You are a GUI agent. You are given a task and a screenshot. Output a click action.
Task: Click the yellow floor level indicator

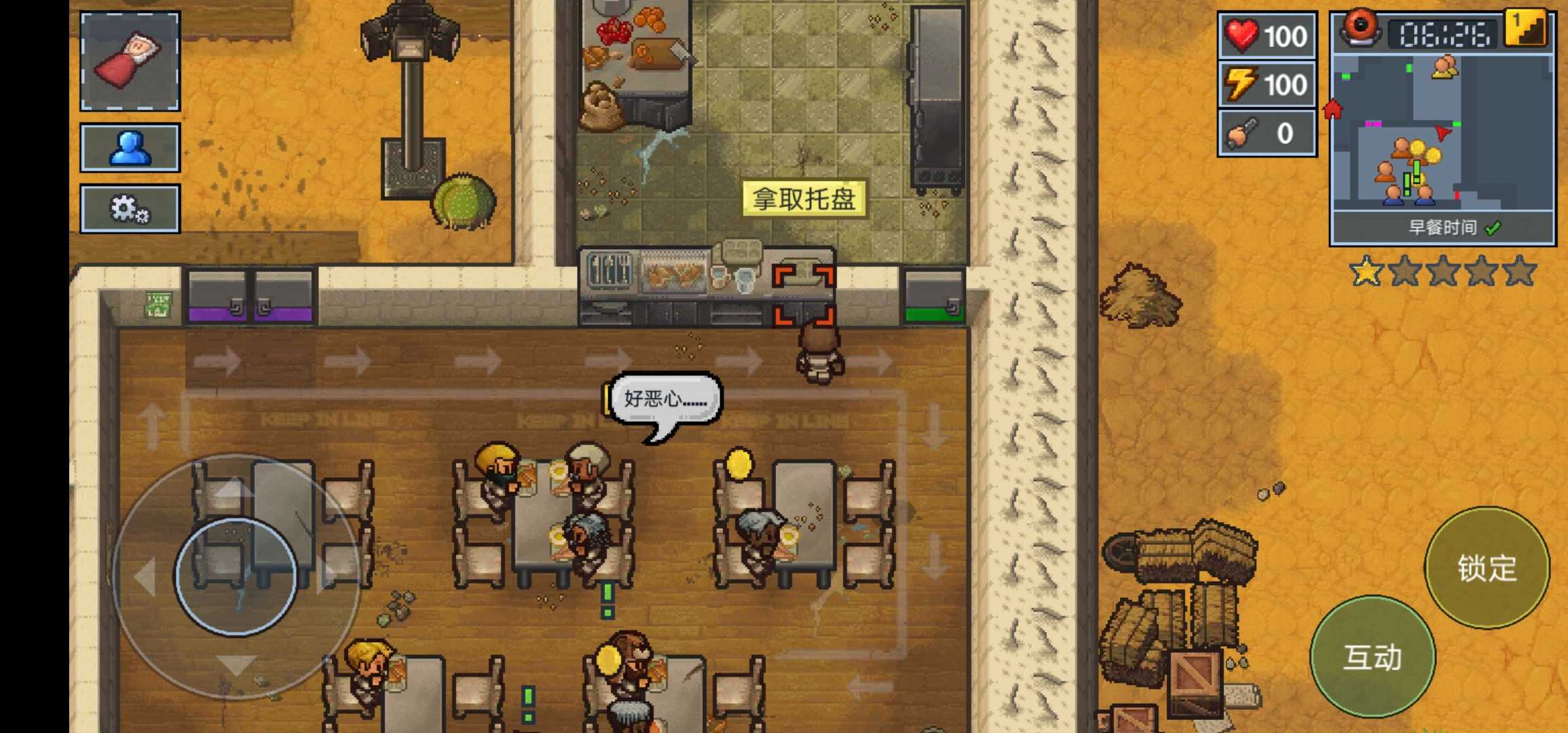point(1526,29)
